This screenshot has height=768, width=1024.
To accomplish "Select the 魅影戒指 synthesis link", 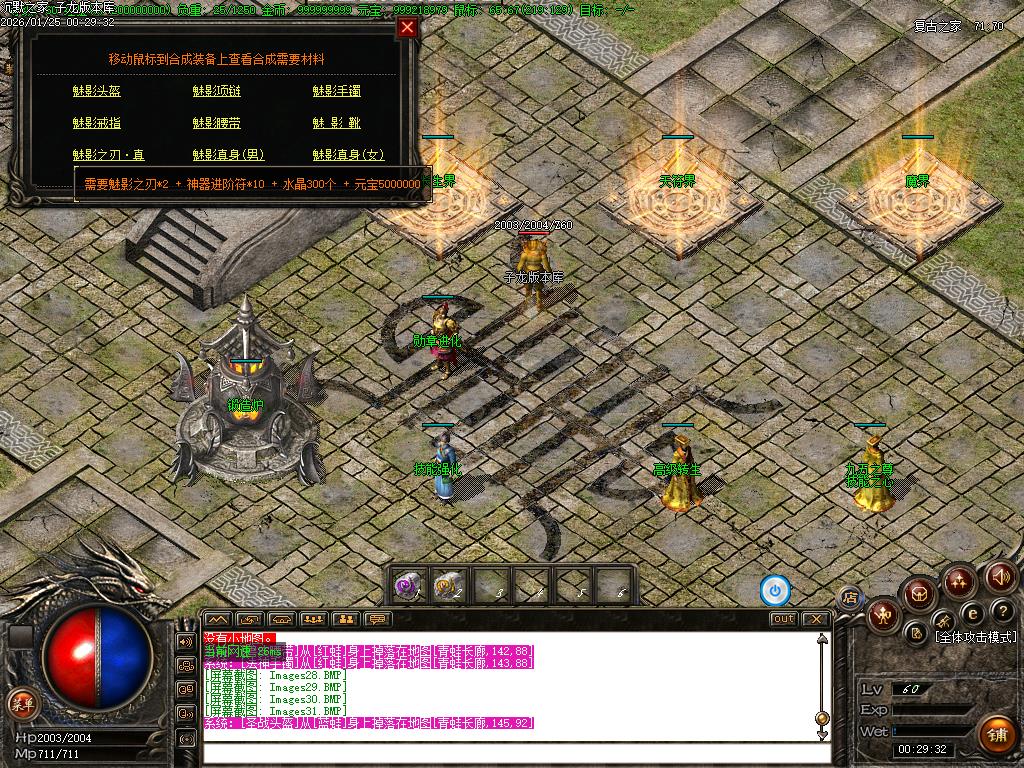I will 96,123.
